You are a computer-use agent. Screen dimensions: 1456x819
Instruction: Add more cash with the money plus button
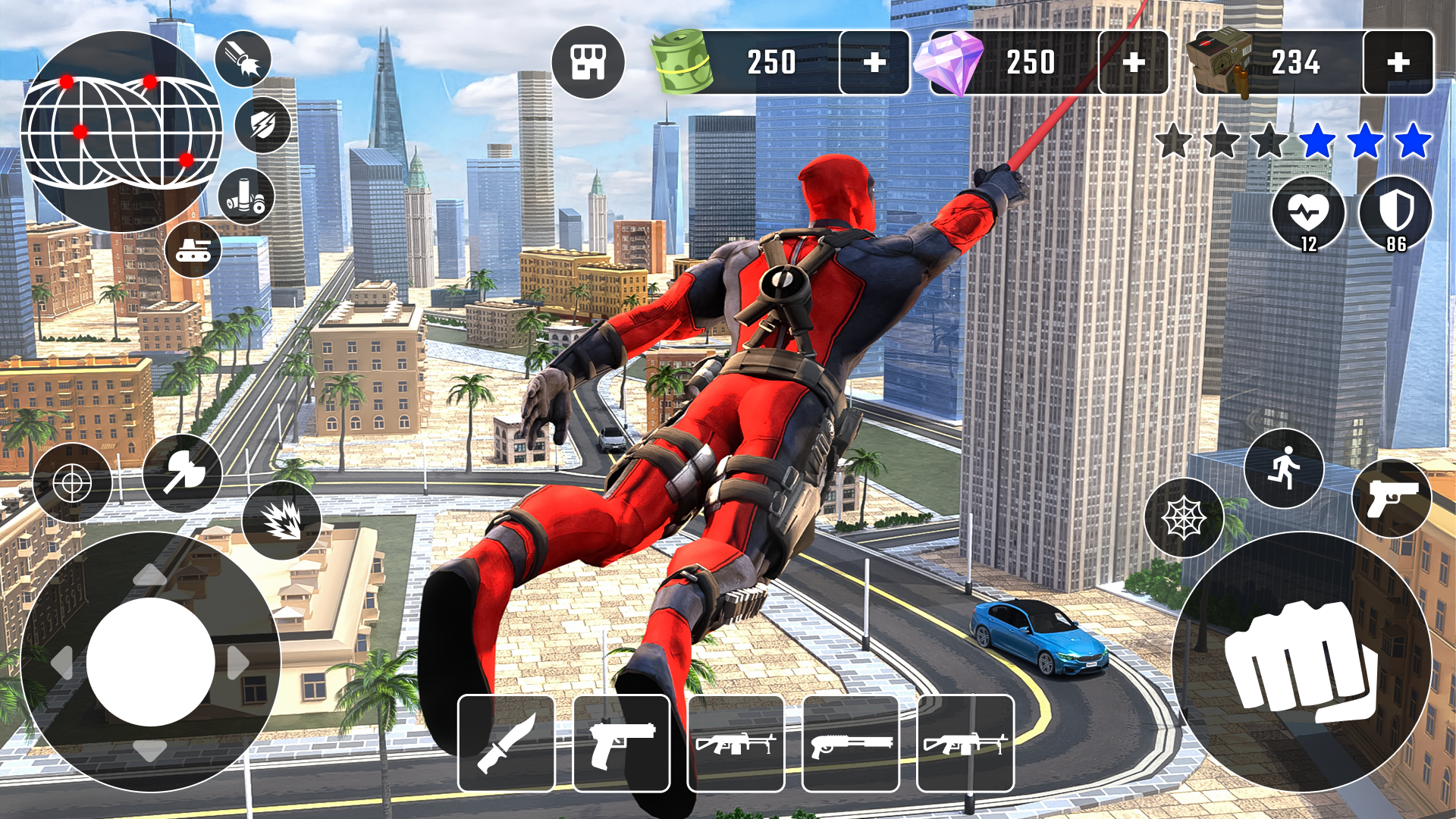(x=874, y=63)
